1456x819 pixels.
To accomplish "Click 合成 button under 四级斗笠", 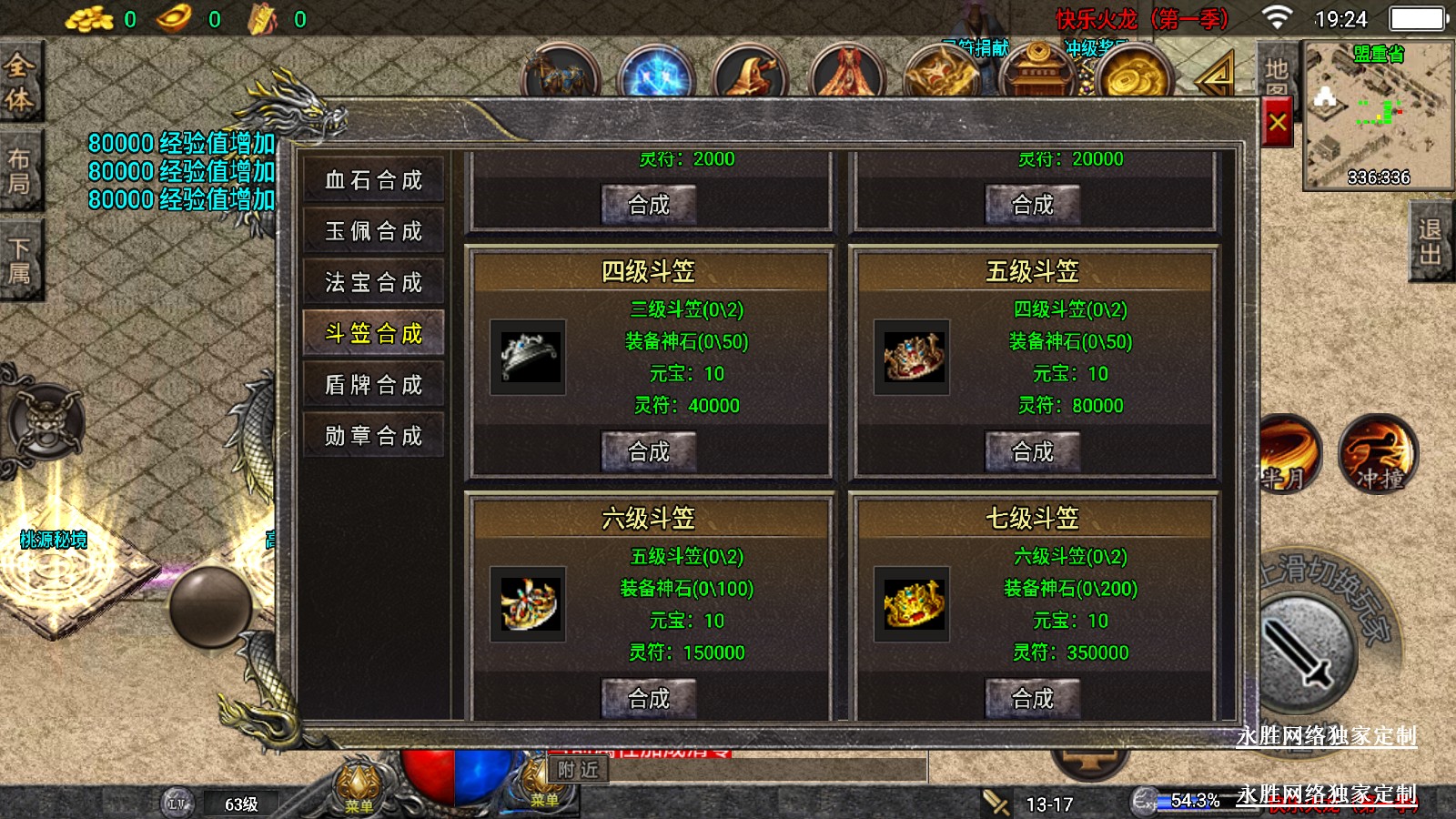I will (x=649, y=451).
